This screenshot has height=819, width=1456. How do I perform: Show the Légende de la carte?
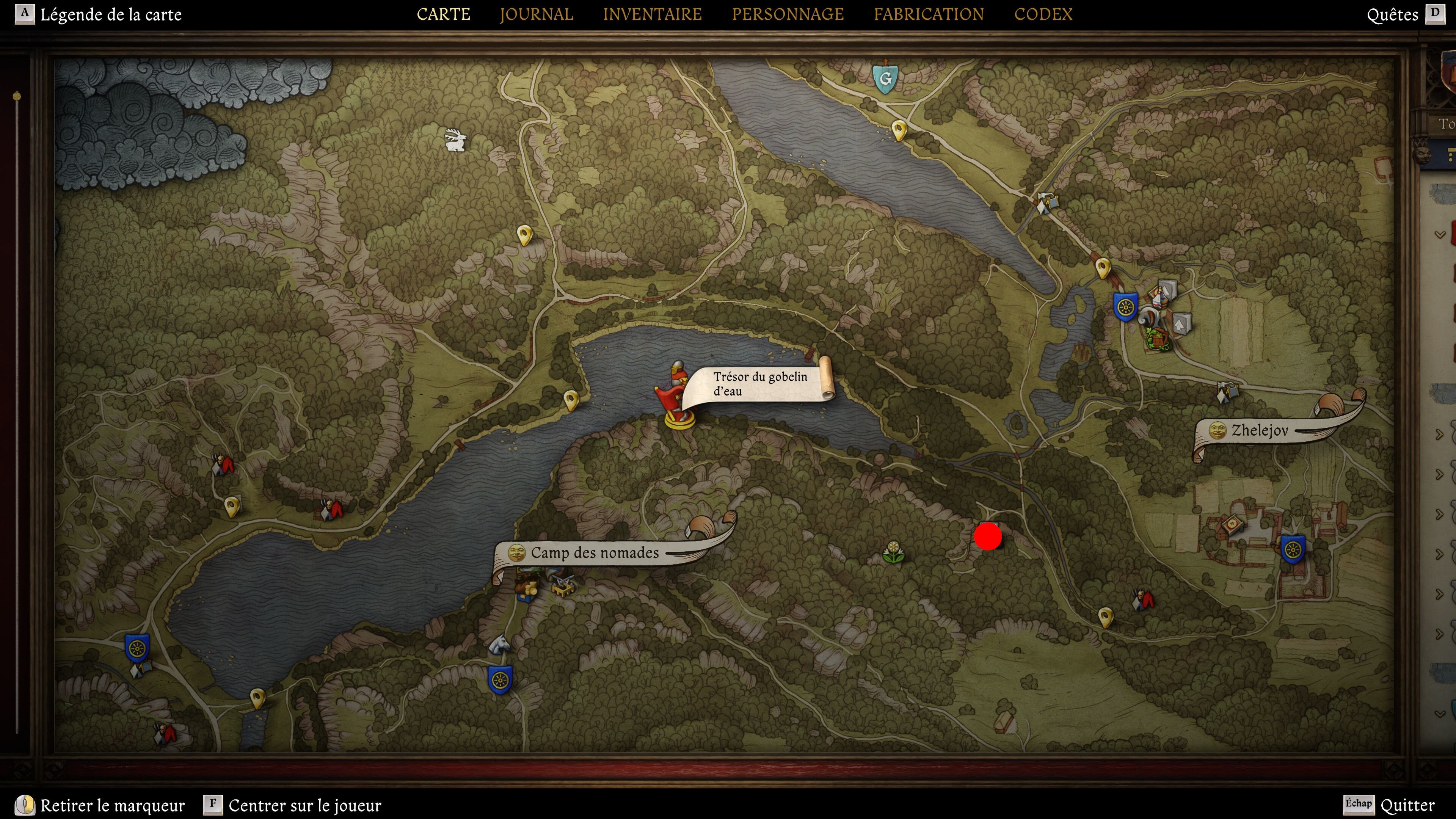click(110, 14)
